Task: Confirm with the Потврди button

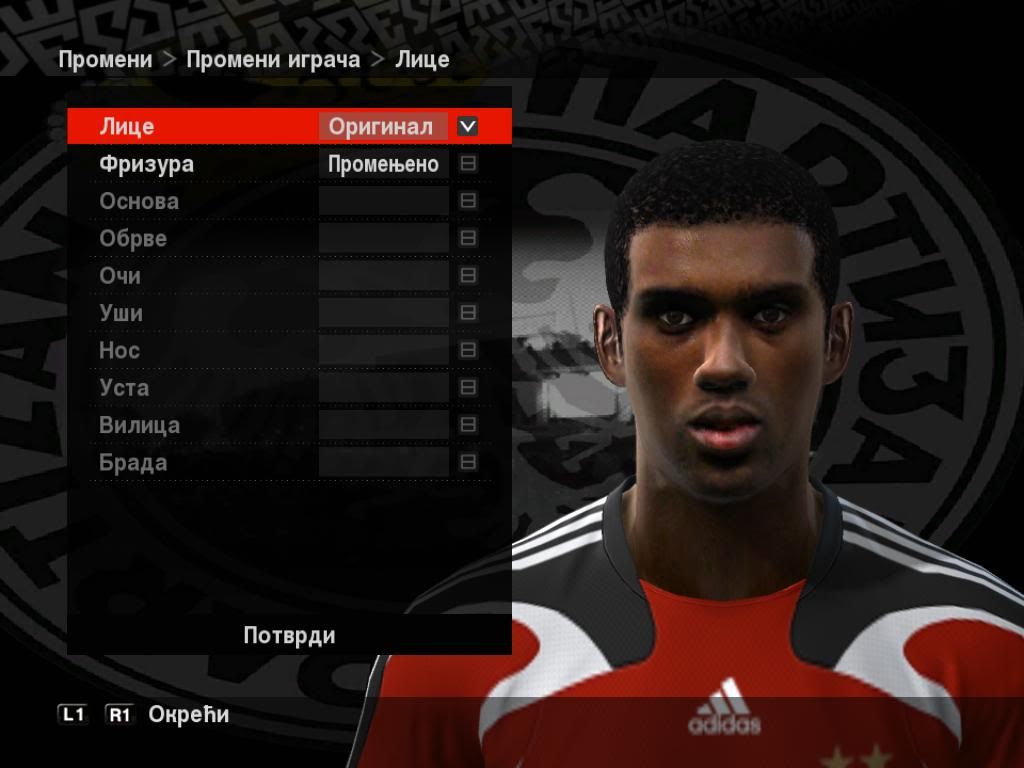Action: [x=289, y=636]
